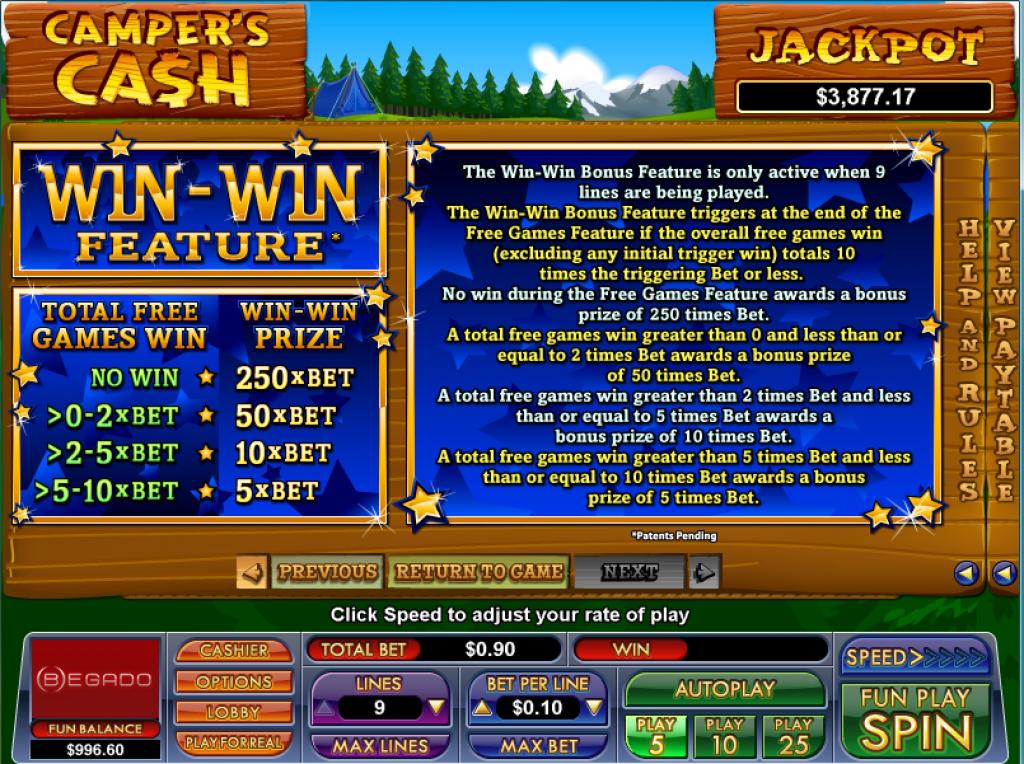1024x764 pixels.
Task: Choose Max Bet
Action: (x=538, y=746)
